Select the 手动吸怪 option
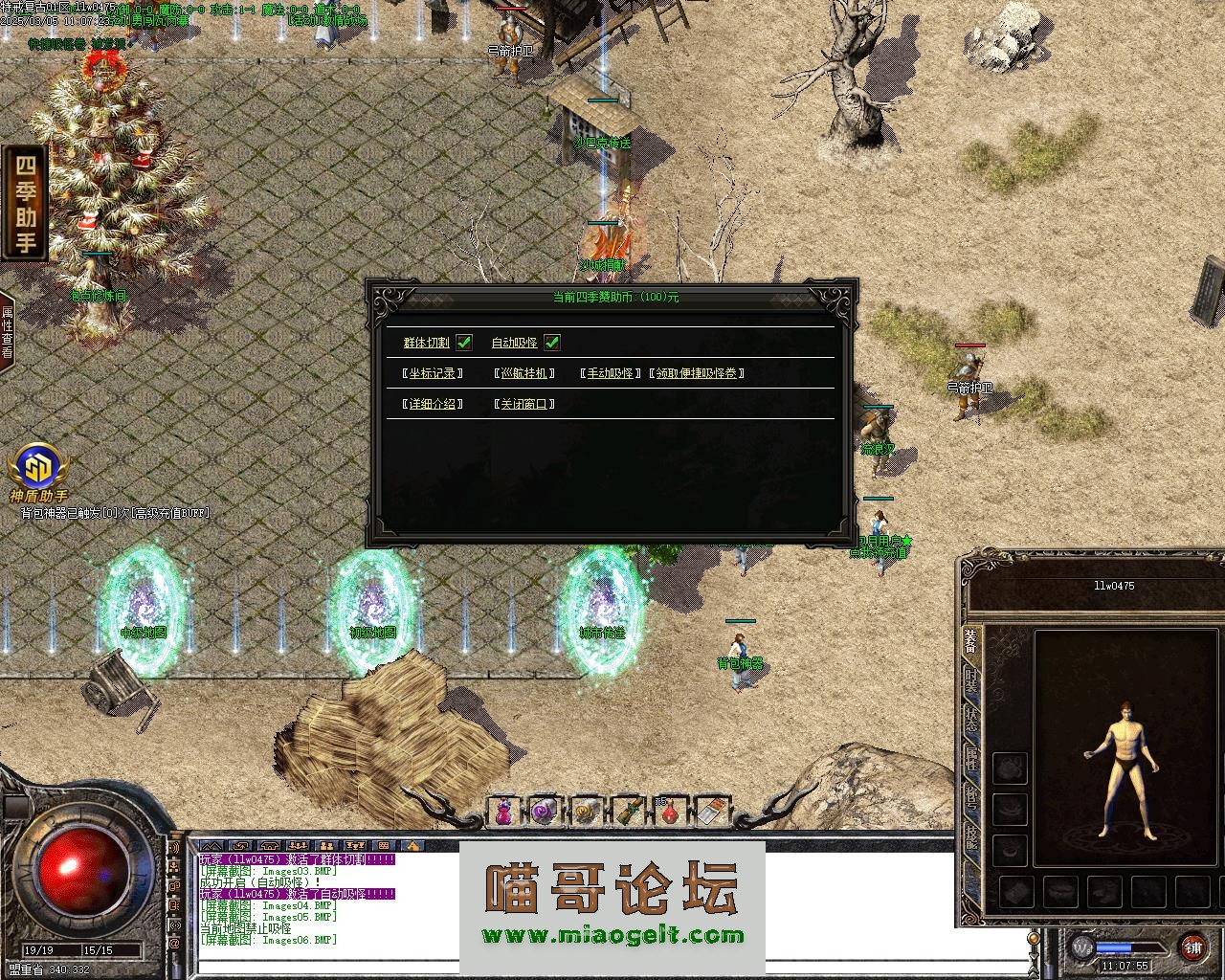The height and width of the screenshot is (980, 1225). (610, 373)
